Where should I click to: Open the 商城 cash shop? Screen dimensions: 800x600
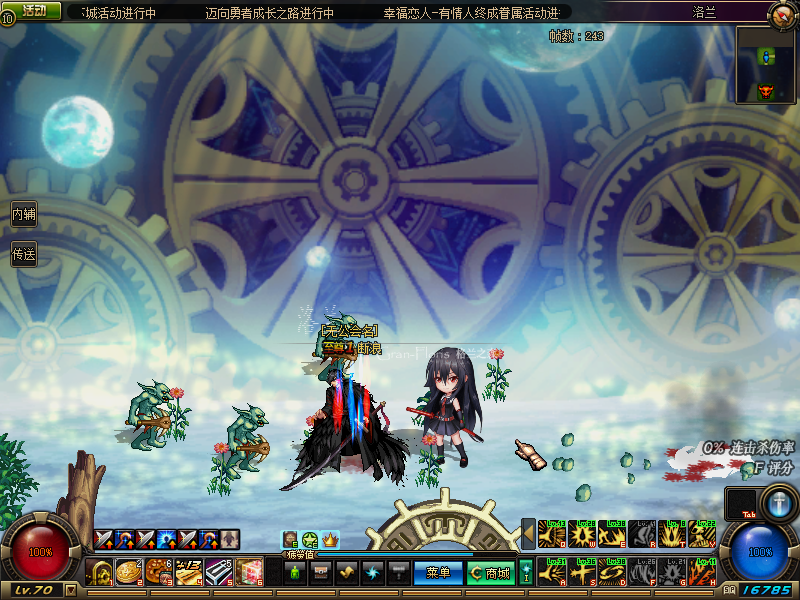(492, 573)
